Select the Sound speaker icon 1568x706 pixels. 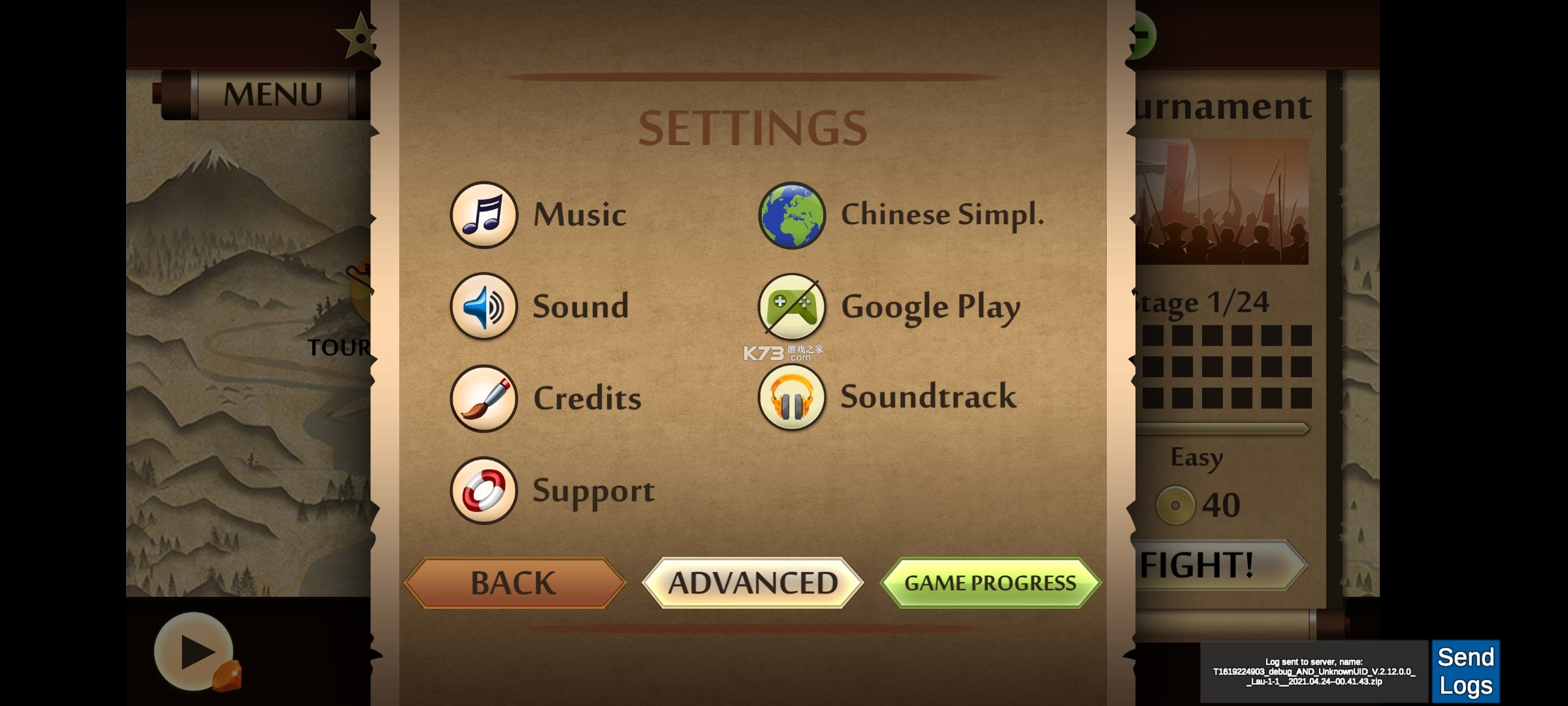pyautogui.click(x=484, y=307)
